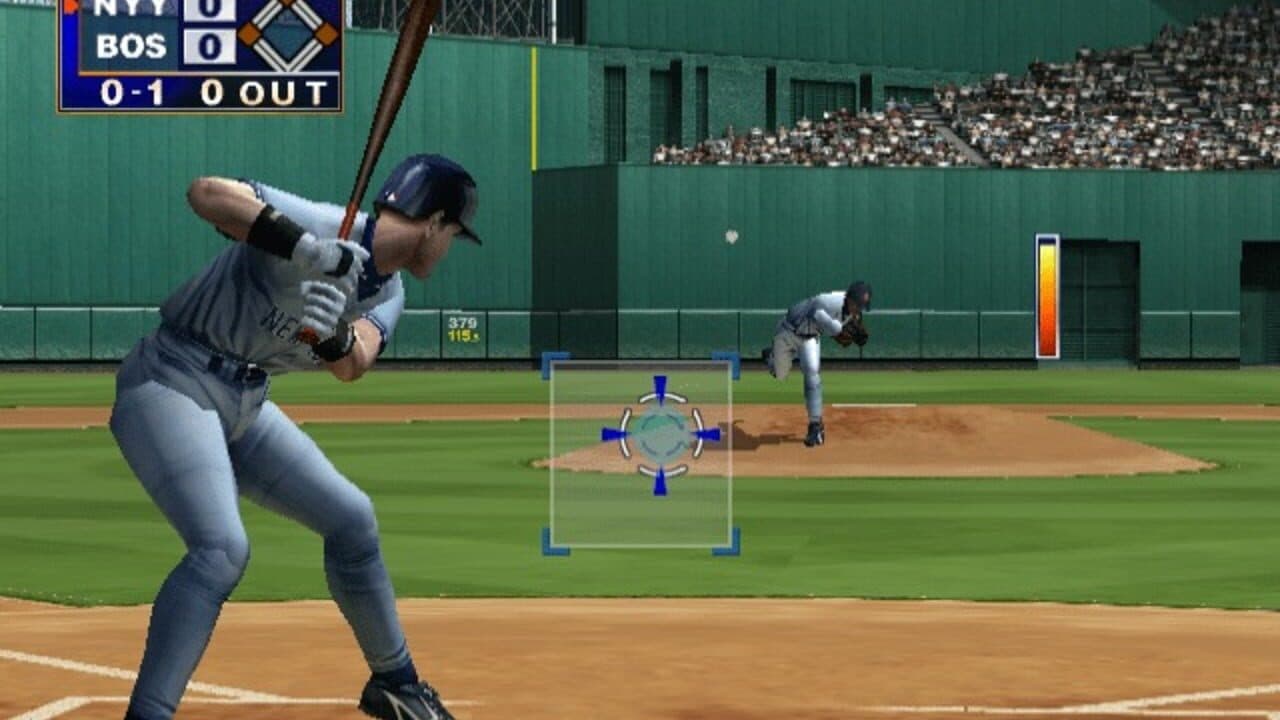The height and width of the screenshot is (720, 1280).
Task: Click the right blue aiming arrow
Action: 709,432
